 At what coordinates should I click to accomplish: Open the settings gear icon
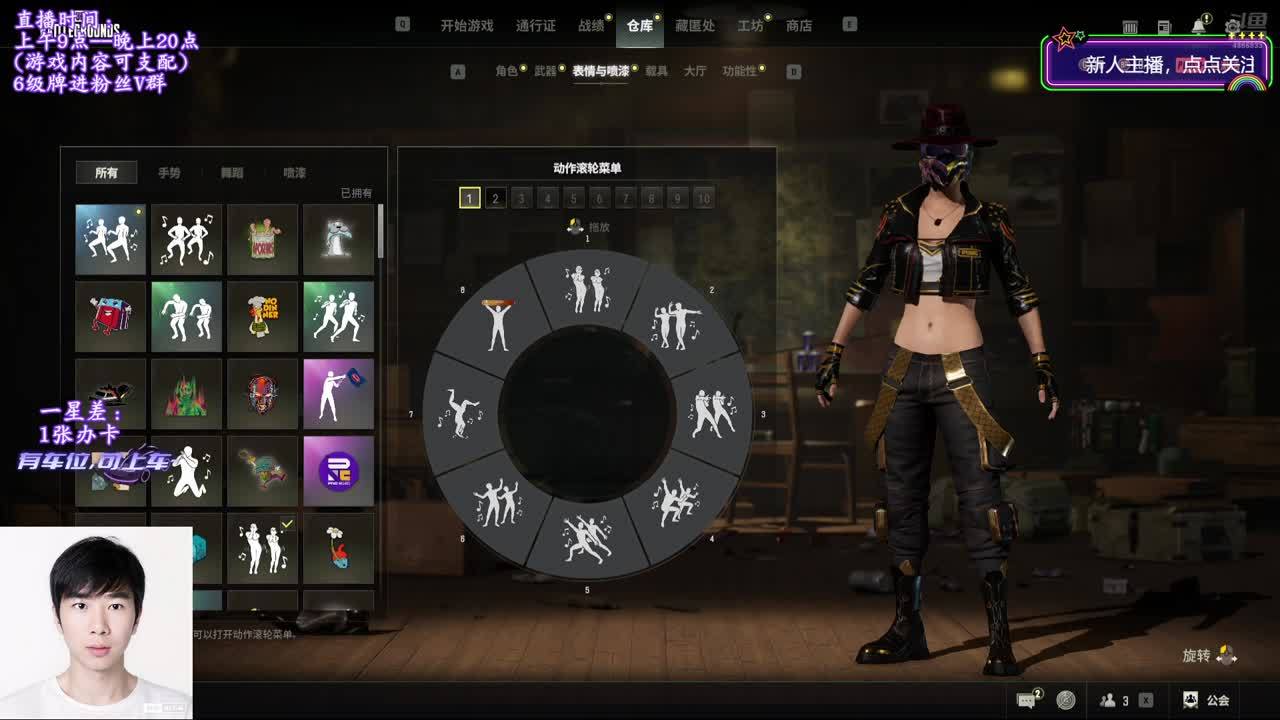point(1232,26)
